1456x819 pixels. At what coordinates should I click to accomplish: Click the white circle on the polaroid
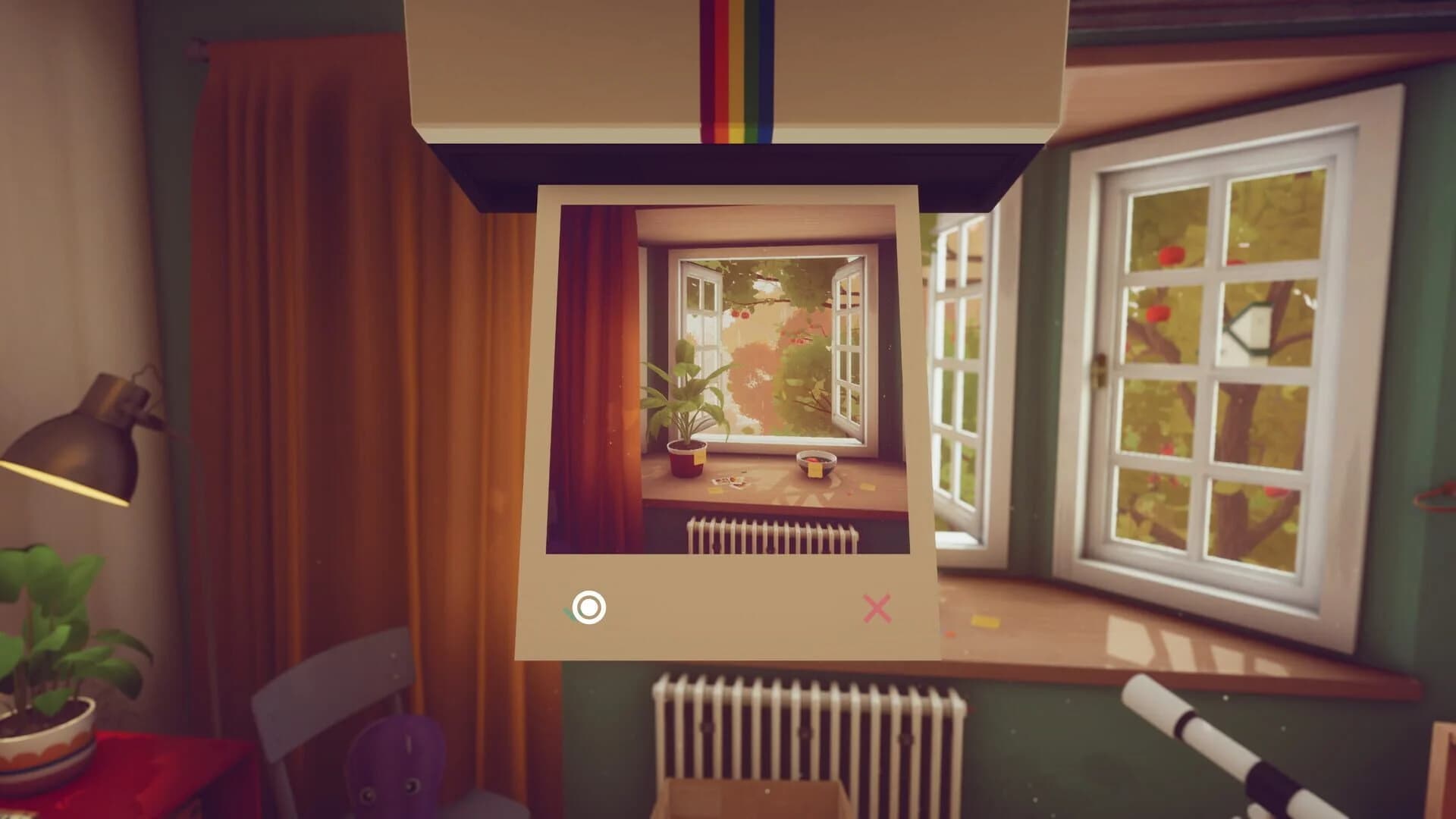pos(588,607)
